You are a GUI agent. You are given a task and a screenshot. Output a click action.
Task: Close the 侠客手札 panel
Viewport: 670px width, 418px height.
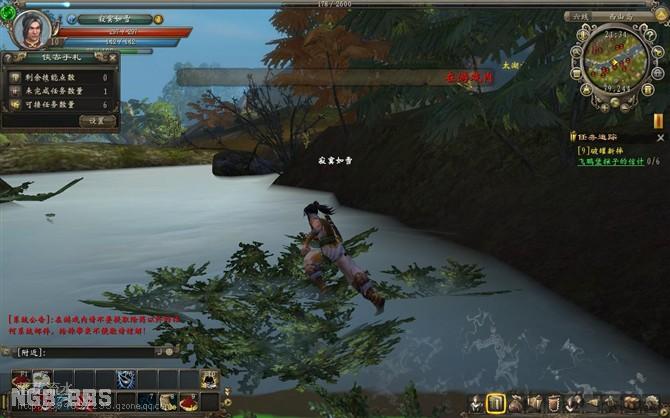point(111,58)
